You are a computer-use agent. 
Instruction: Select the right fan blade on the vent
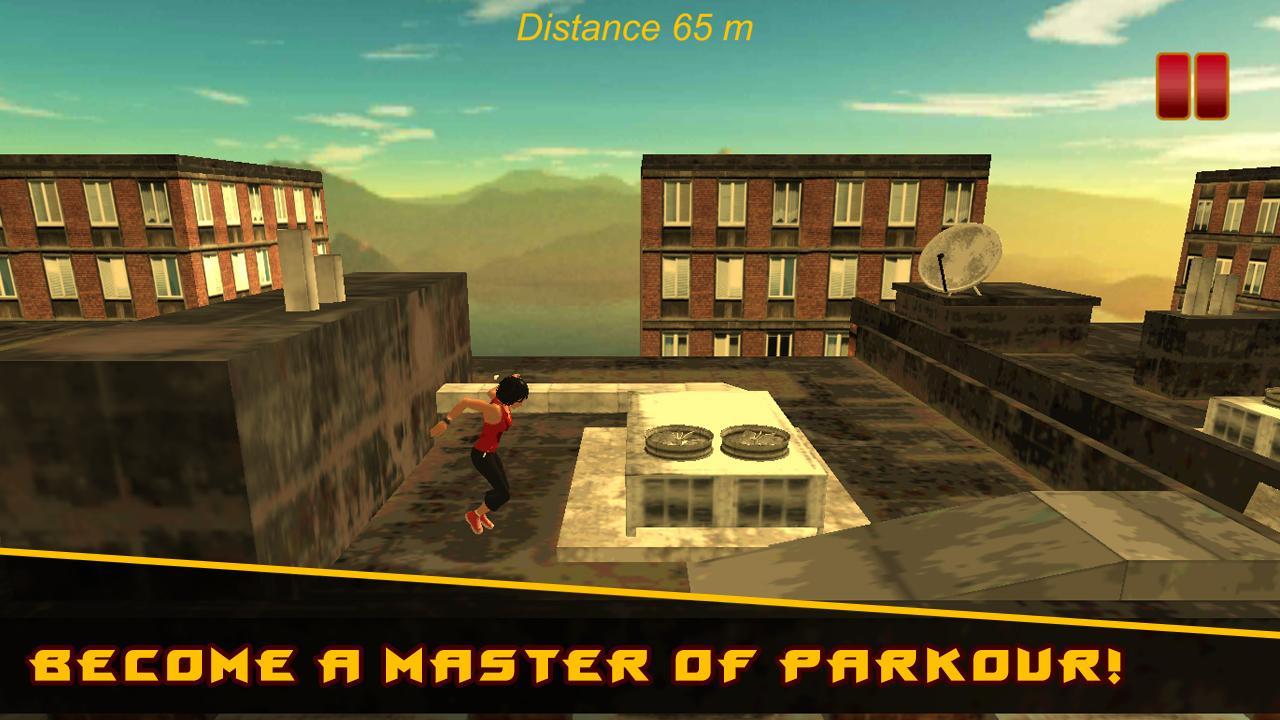click(755, 440)
